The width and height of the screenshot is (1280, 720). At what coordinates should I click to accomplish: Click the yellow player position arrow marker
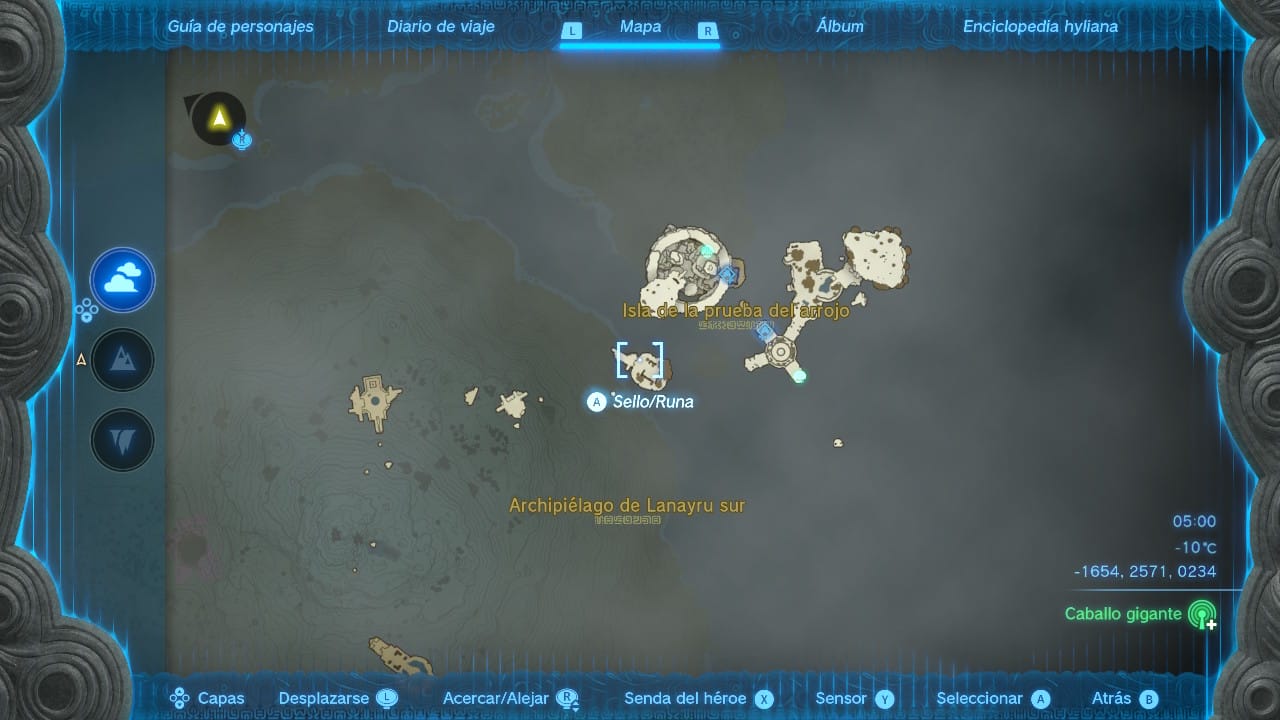coord(218,118)
